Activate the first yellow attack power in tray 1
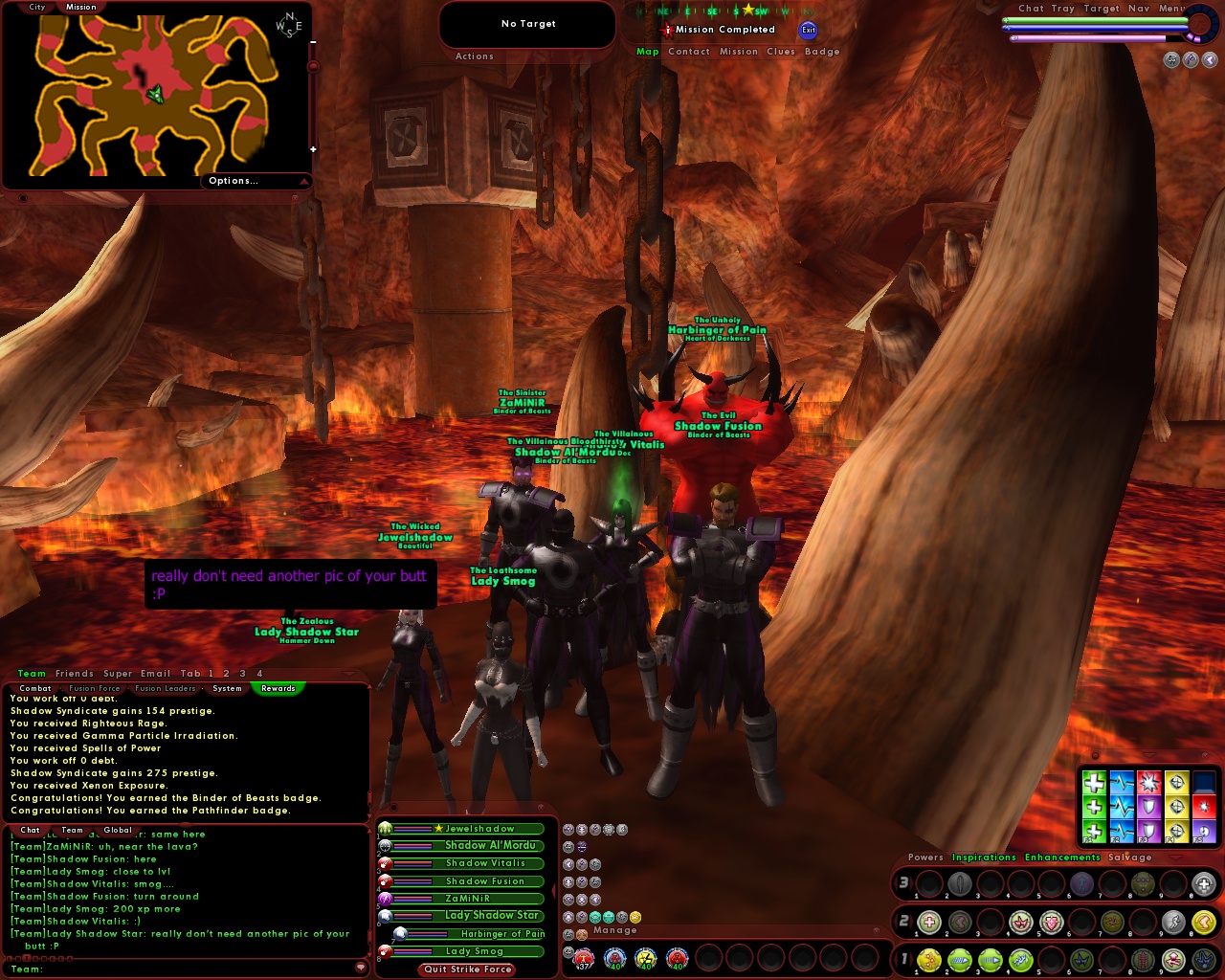The width and height of the screenshot is (1225, 980). [929, 960]
